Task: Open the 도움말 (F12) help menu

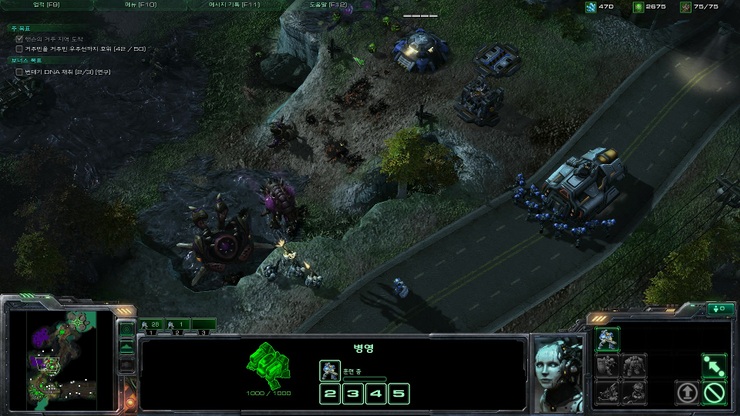Action: pos(328,5)
